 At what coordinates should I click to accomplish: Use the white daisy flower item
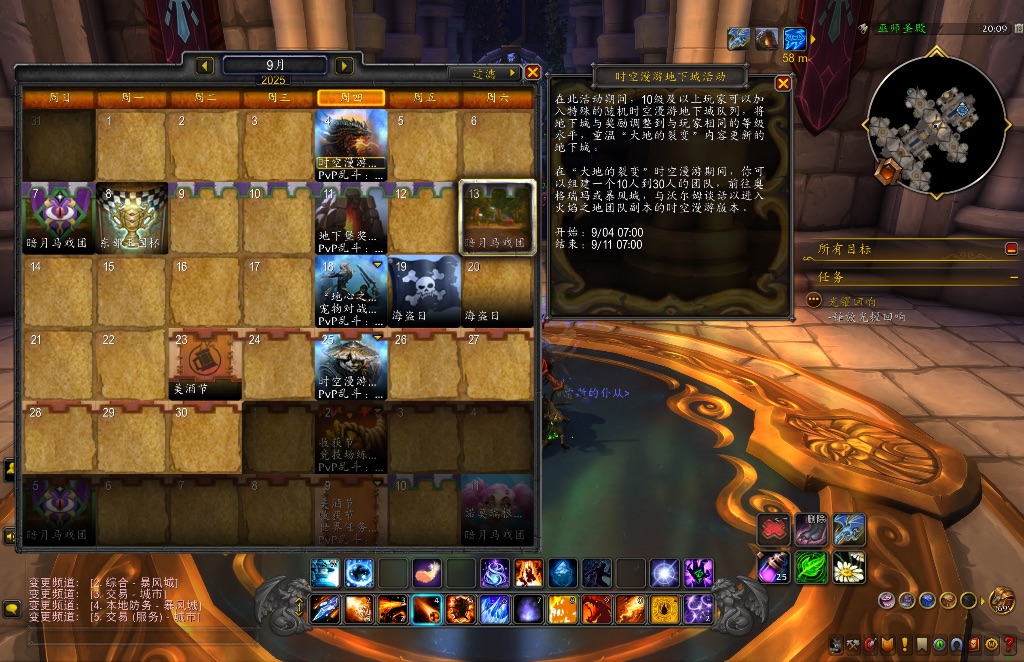tap(849, 567)
